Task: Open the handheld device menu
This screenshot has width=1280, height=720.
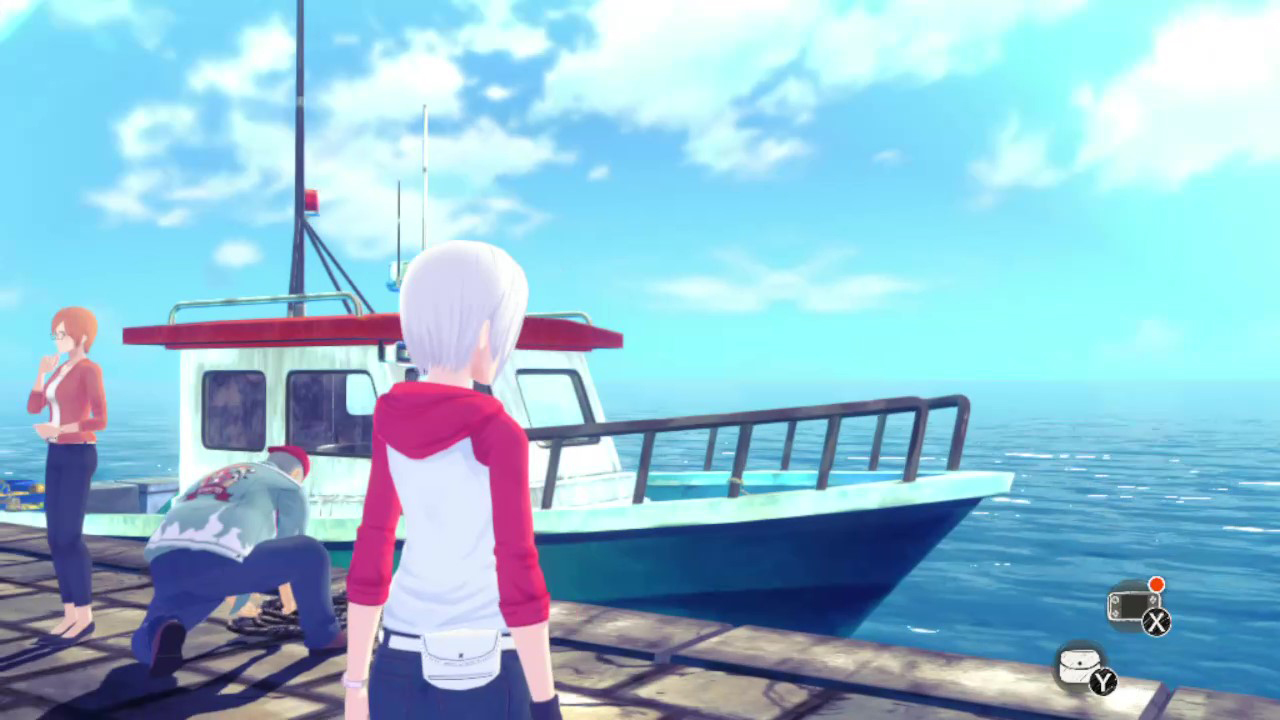Action: (1133, 604)
